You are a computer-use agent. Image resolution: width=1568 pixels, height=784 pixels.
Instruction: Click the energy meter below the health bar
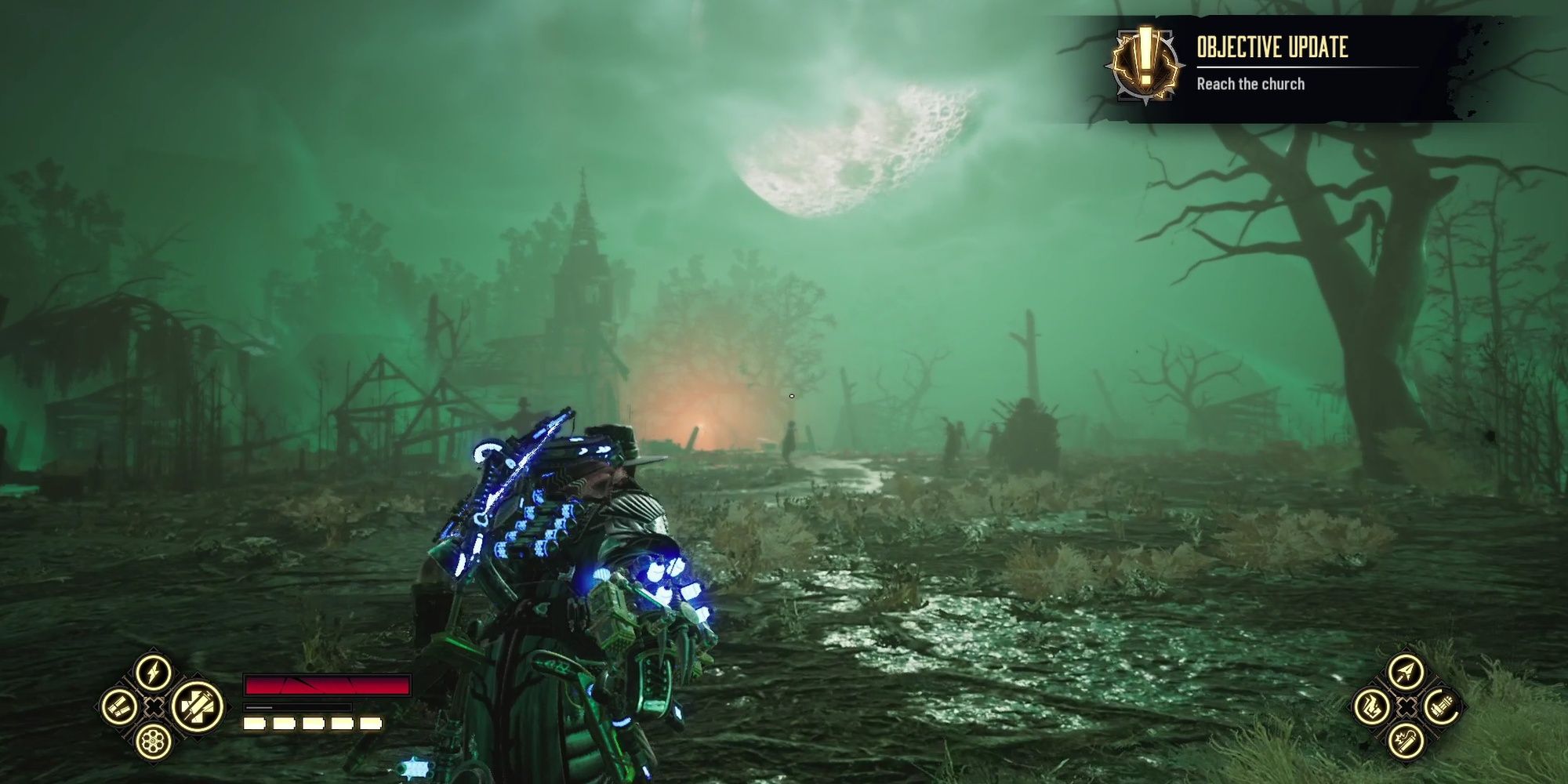pyautogui.click(x=296, y=708)
